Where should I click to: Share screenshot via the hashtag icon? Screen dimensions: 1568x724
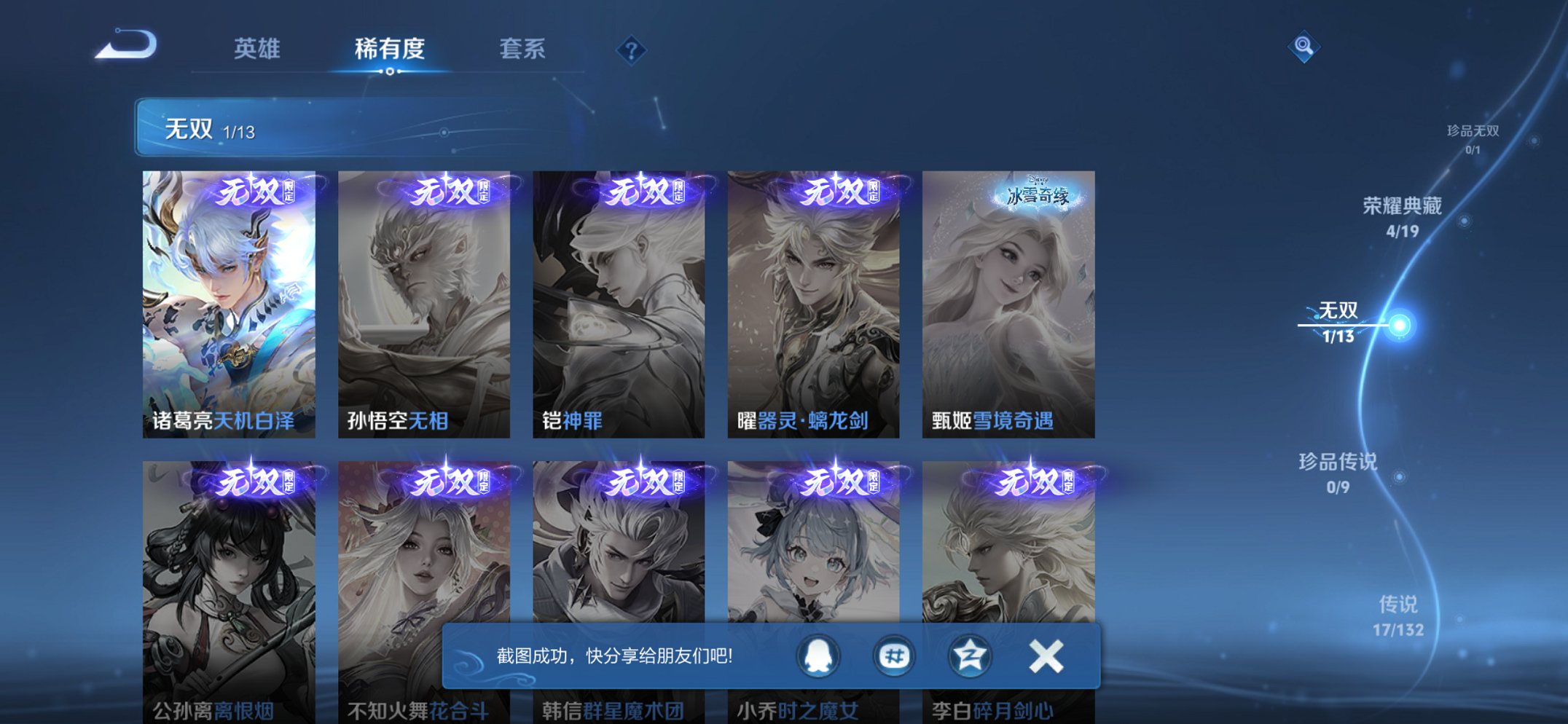[893, 655]
